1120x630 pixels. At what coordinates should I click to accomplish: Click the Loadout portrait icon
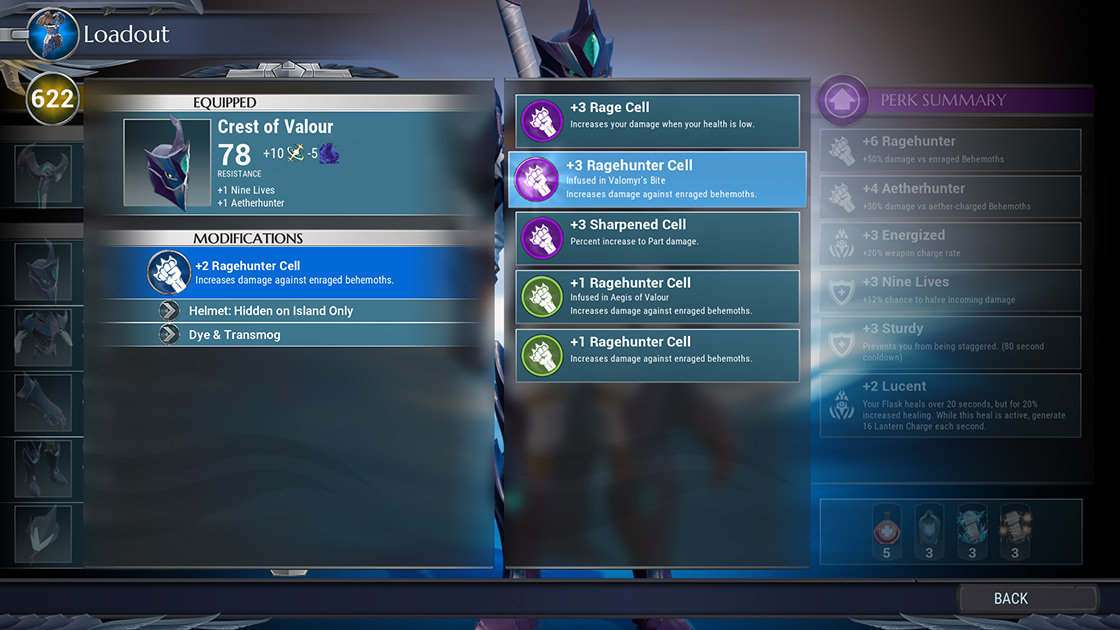click(52, 36)
